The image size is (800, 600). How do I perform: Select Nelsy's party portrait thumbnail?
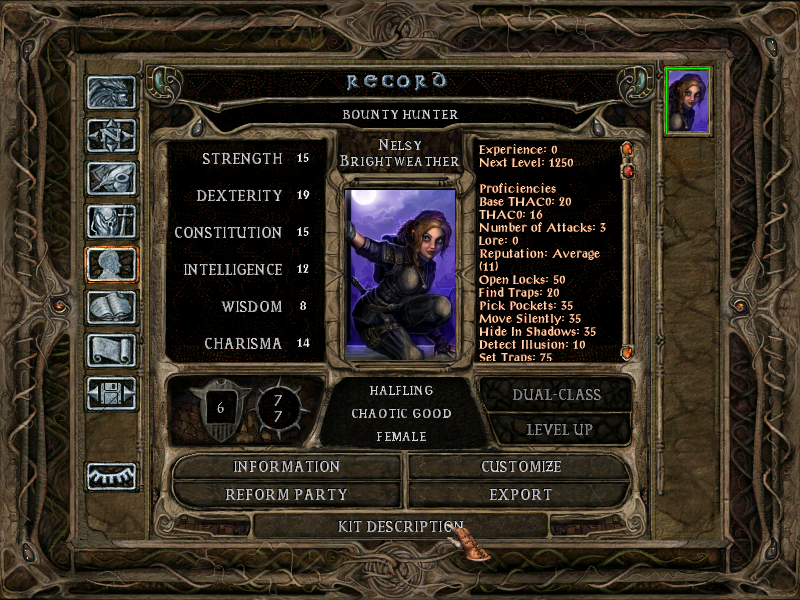point(688,100)
